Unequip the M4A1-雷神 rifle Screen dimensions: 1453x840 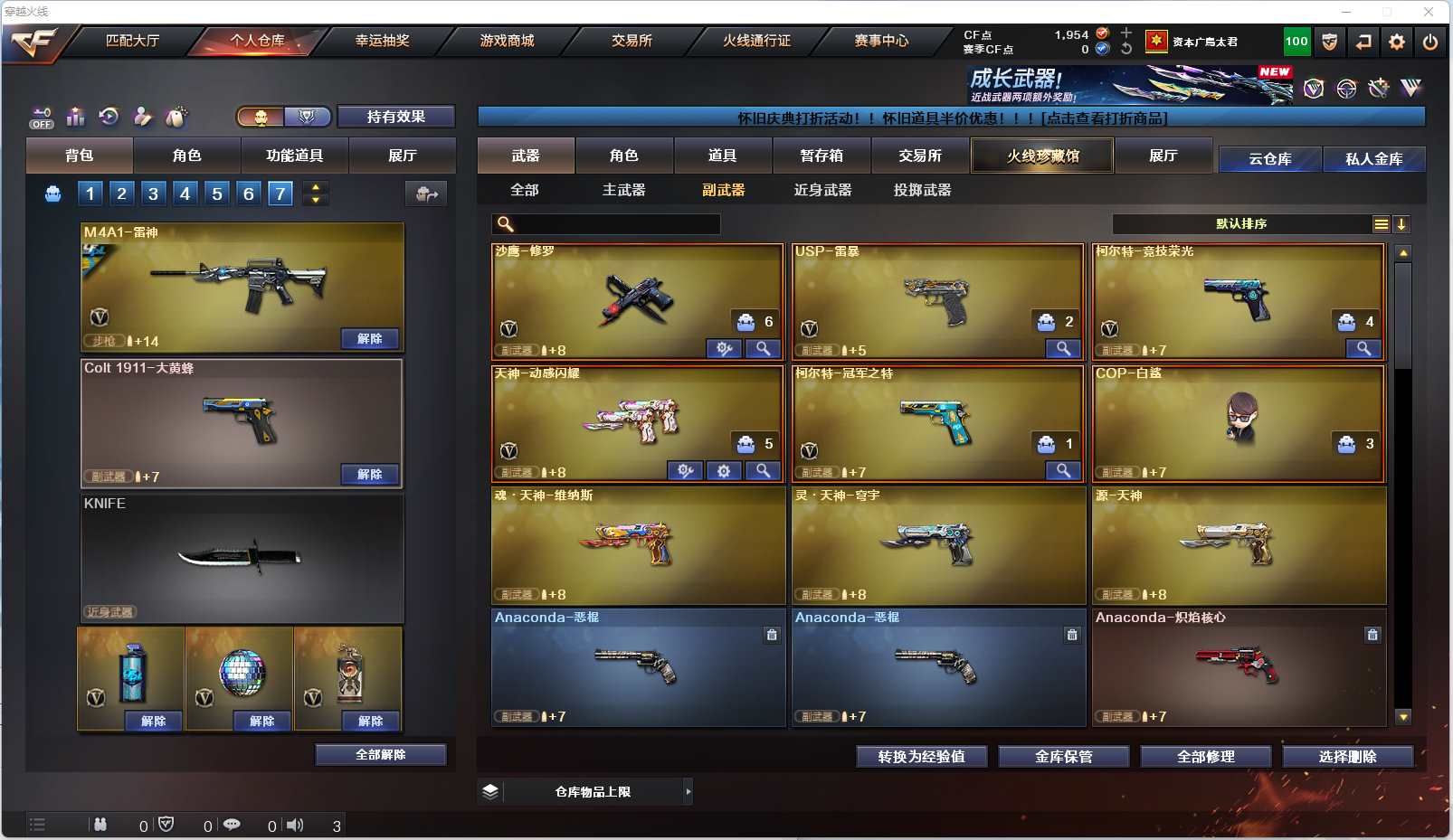369,338
